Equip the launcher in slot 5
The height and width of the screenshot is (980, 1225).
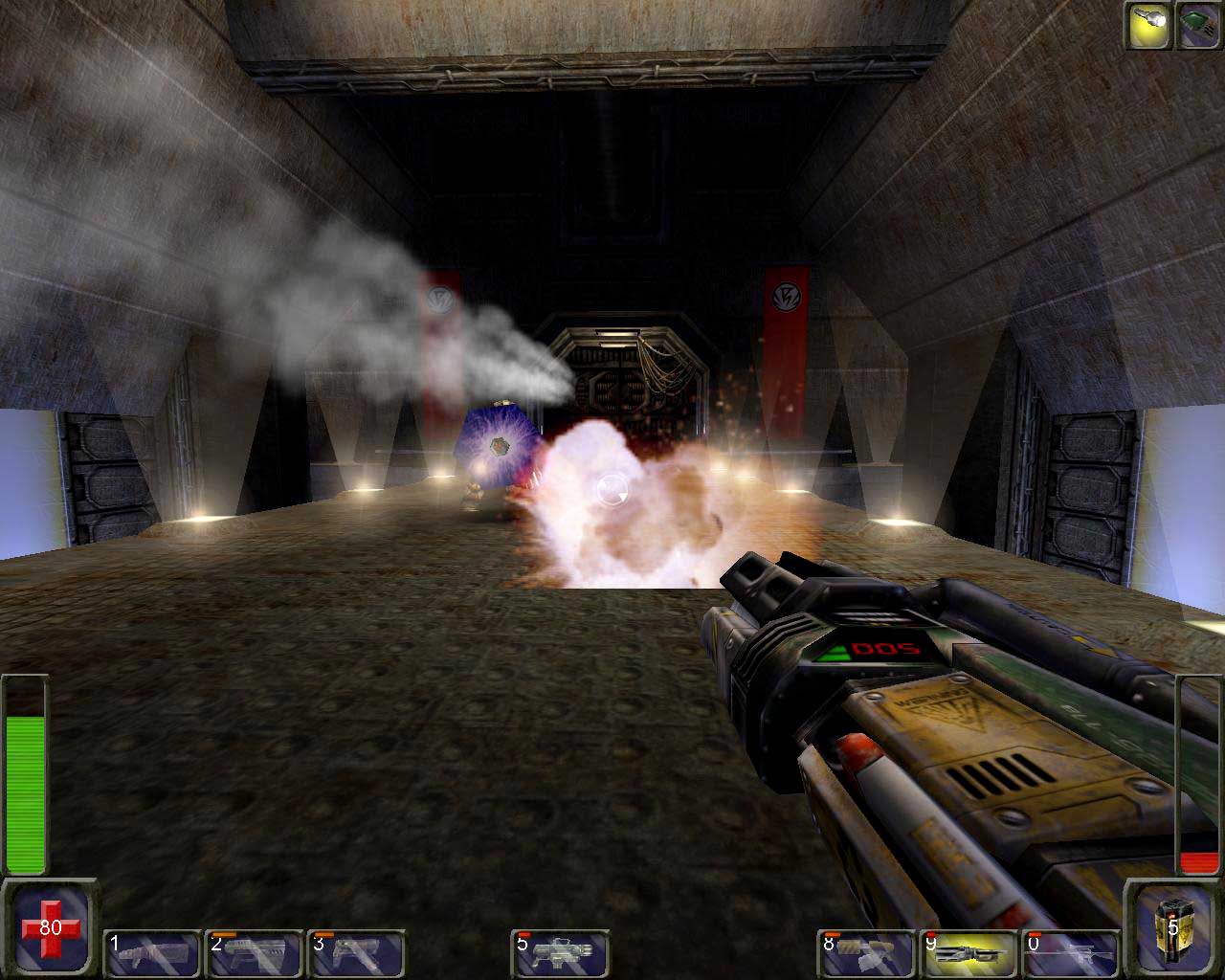[x=561, y=953]
